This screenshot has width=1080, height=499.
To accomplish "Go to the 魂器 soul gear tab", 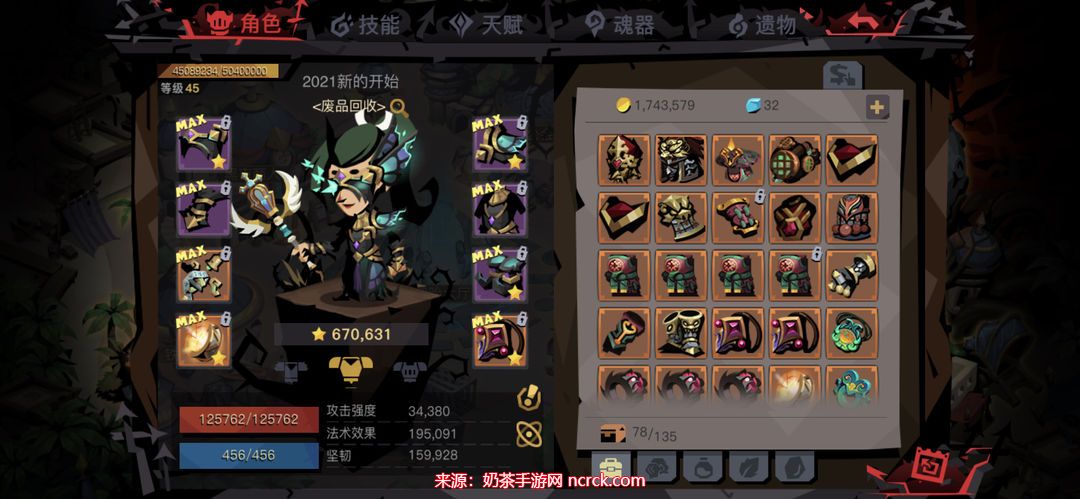I will [620, 25].
